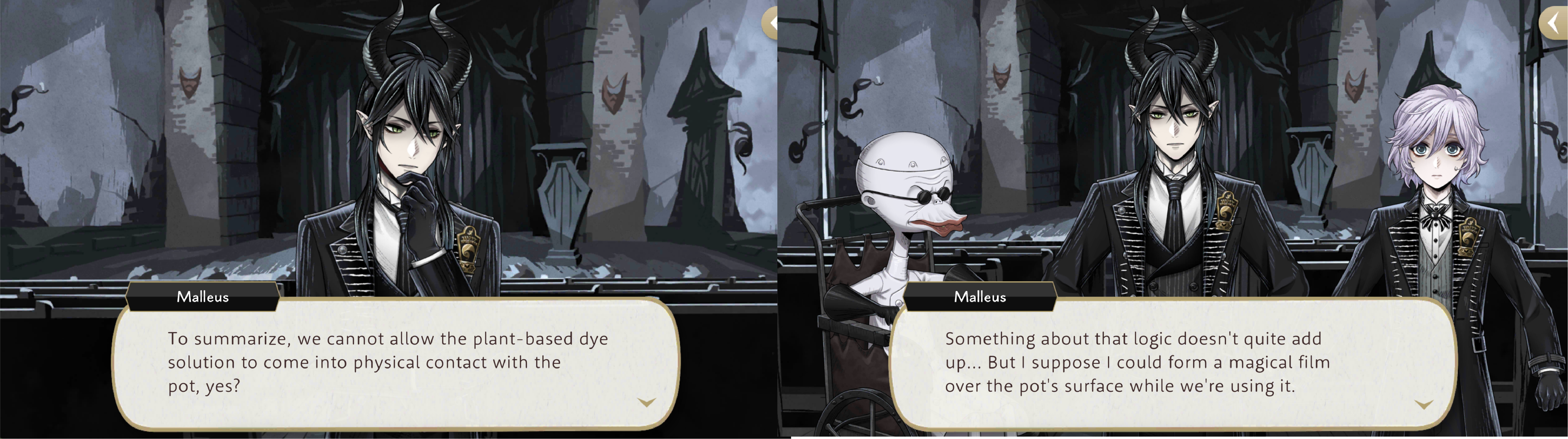Continue past the "Something about that logic" line
The image size is (1568, 439).
pos(1423,404)
